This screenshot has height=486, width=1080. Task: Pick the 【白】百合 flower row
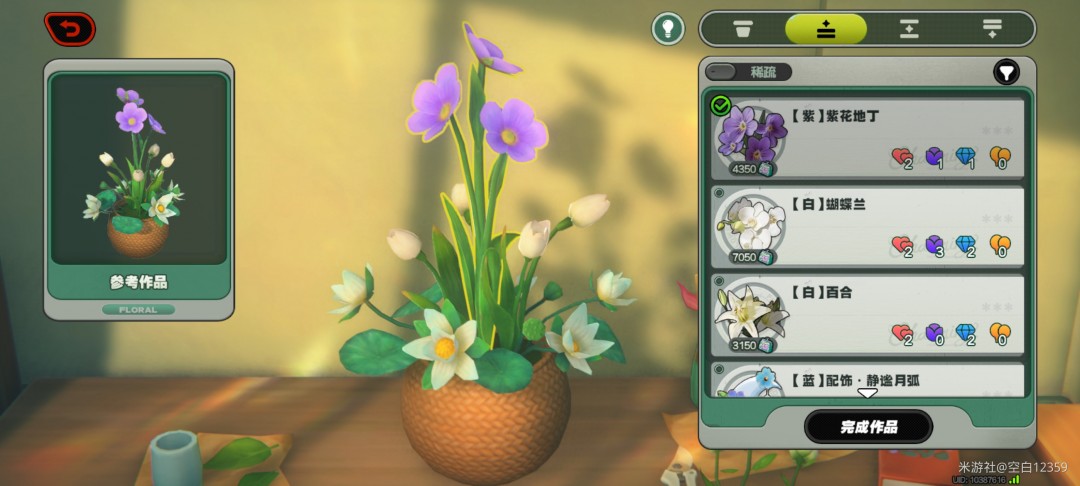pos(868,315)
